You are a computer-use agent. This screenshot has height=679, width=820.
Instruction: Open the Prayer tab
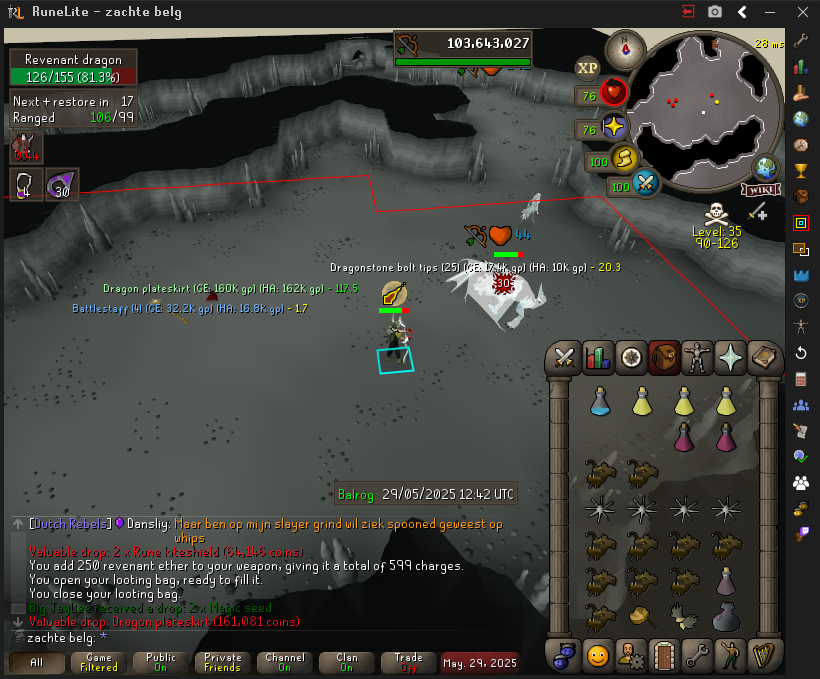point(731,357)
